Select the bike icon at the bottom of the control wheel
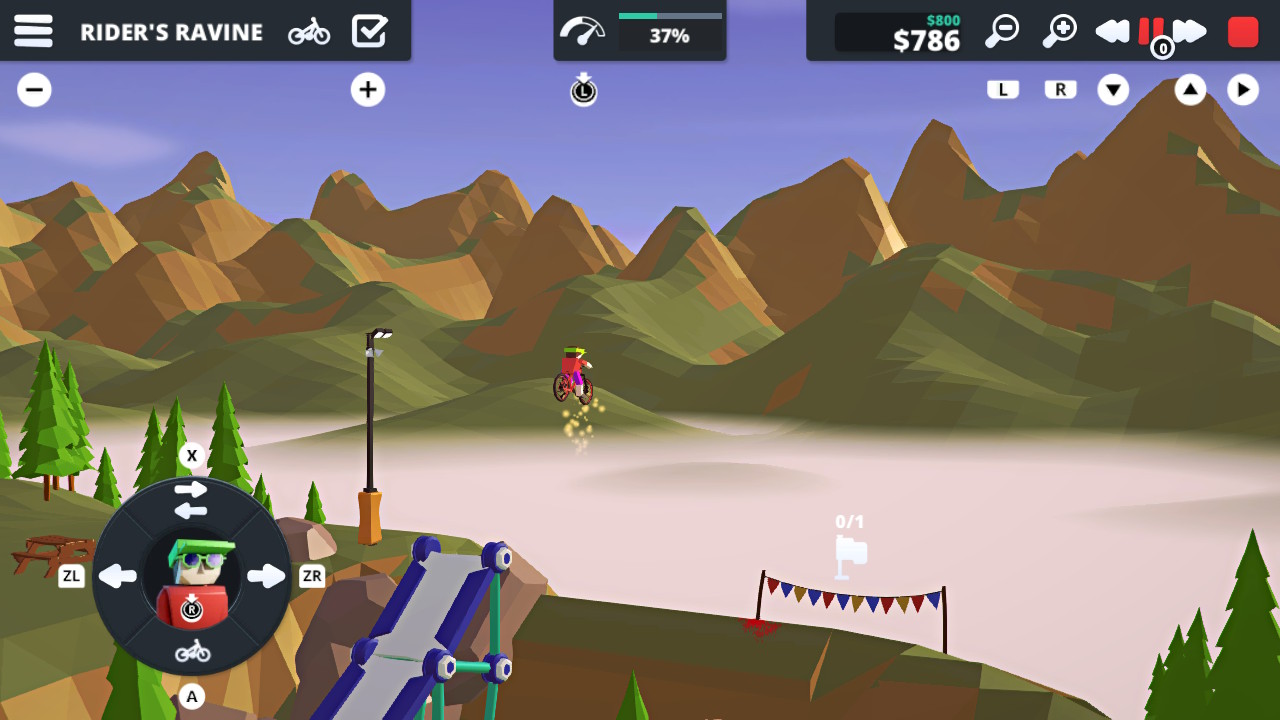This screenshot has width=1280, height=720. click(x=192, y=650)
